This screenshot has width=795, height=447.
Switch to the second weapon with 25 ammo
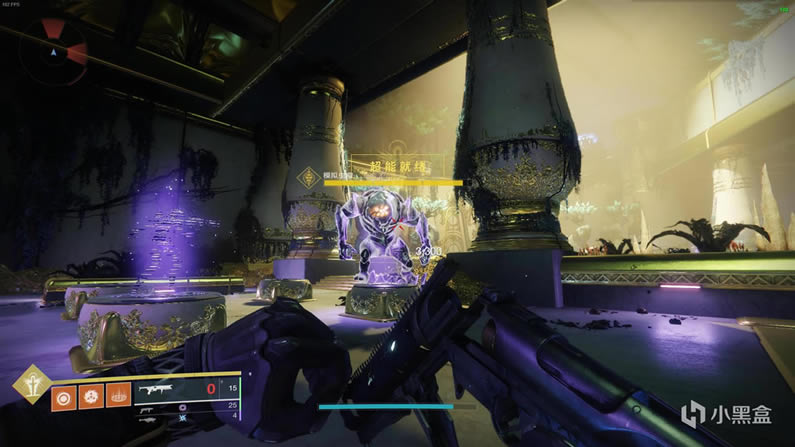point(150,409)
